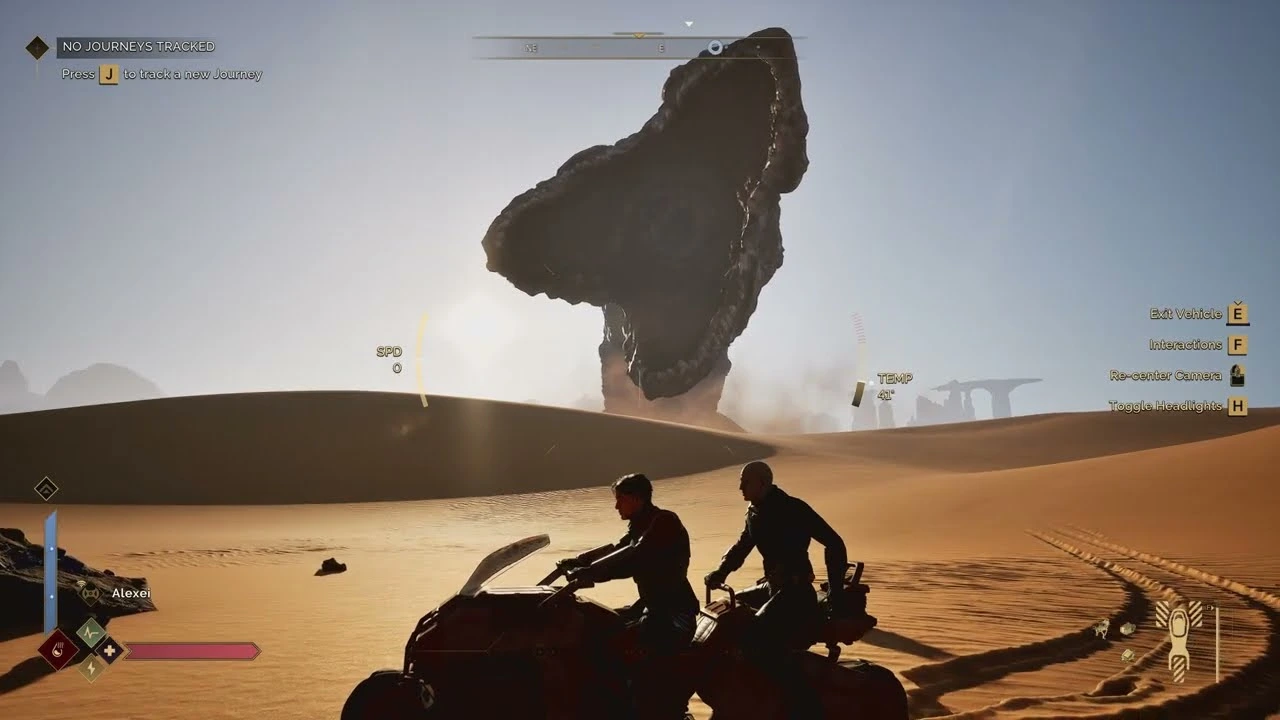The height and width of the screenshot is (720, 1280).
Task: Select the vehicle icon beside Alexei
Action: click(x=91, y=593)
